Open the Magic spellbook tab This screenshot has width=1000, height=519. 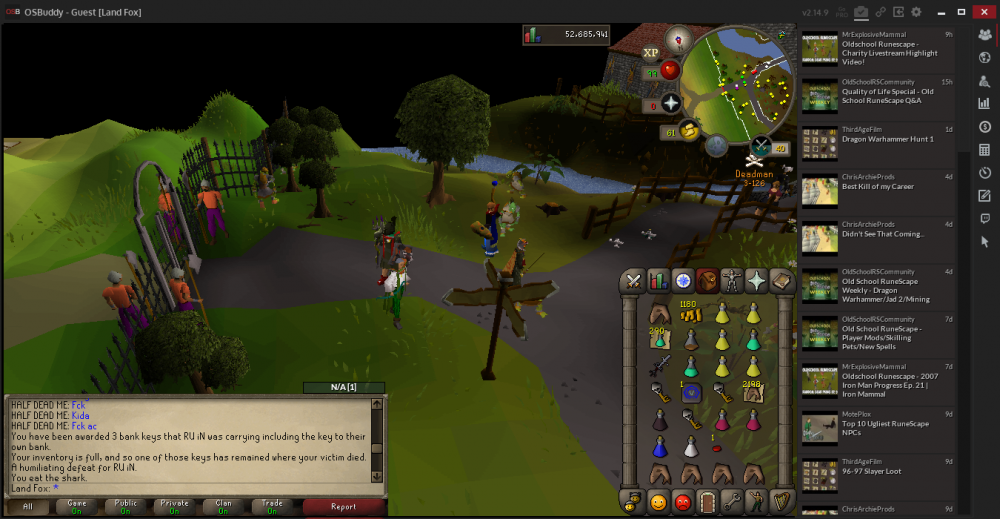[783, 281]
